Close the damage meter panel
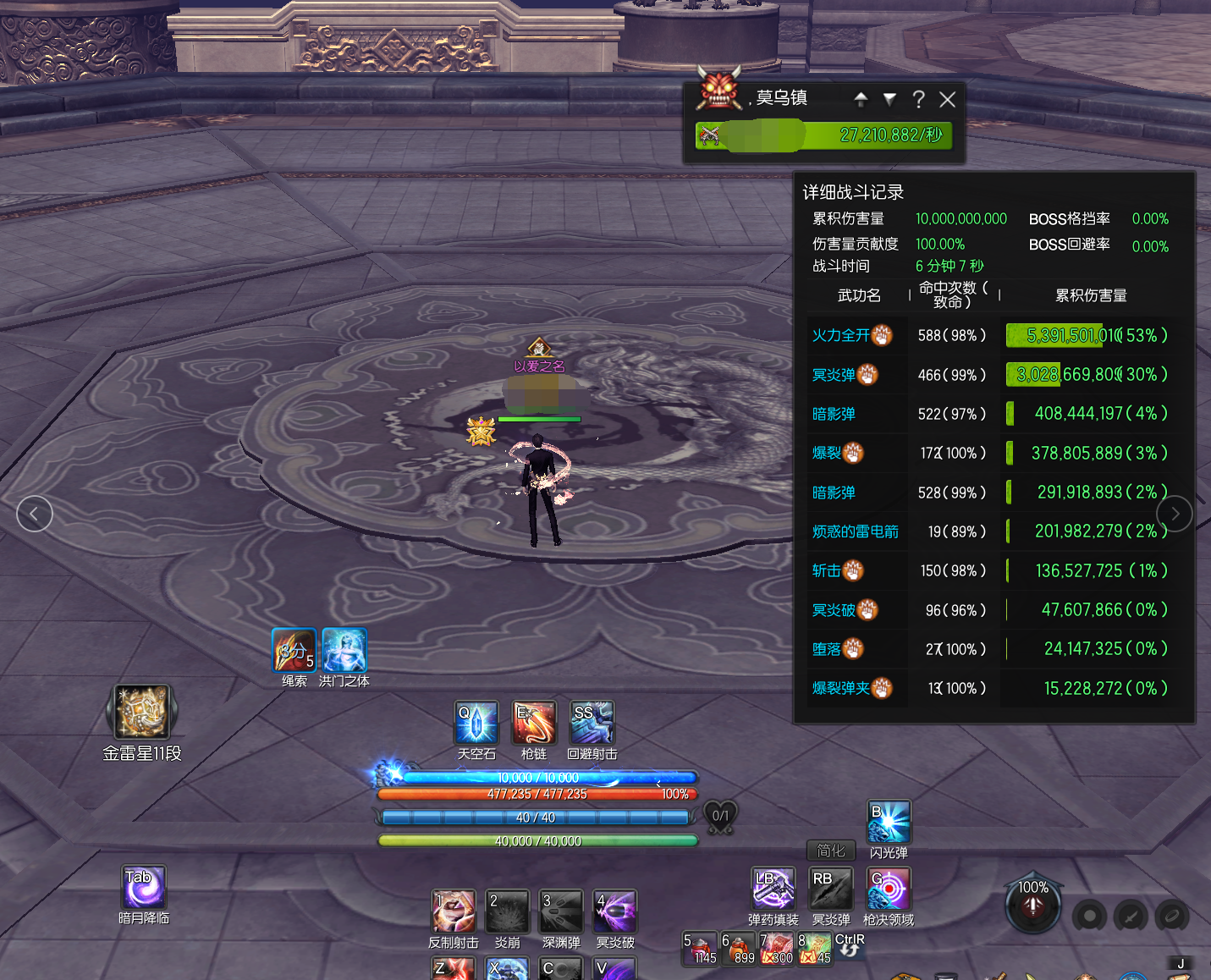 click(x=947, y=100)
